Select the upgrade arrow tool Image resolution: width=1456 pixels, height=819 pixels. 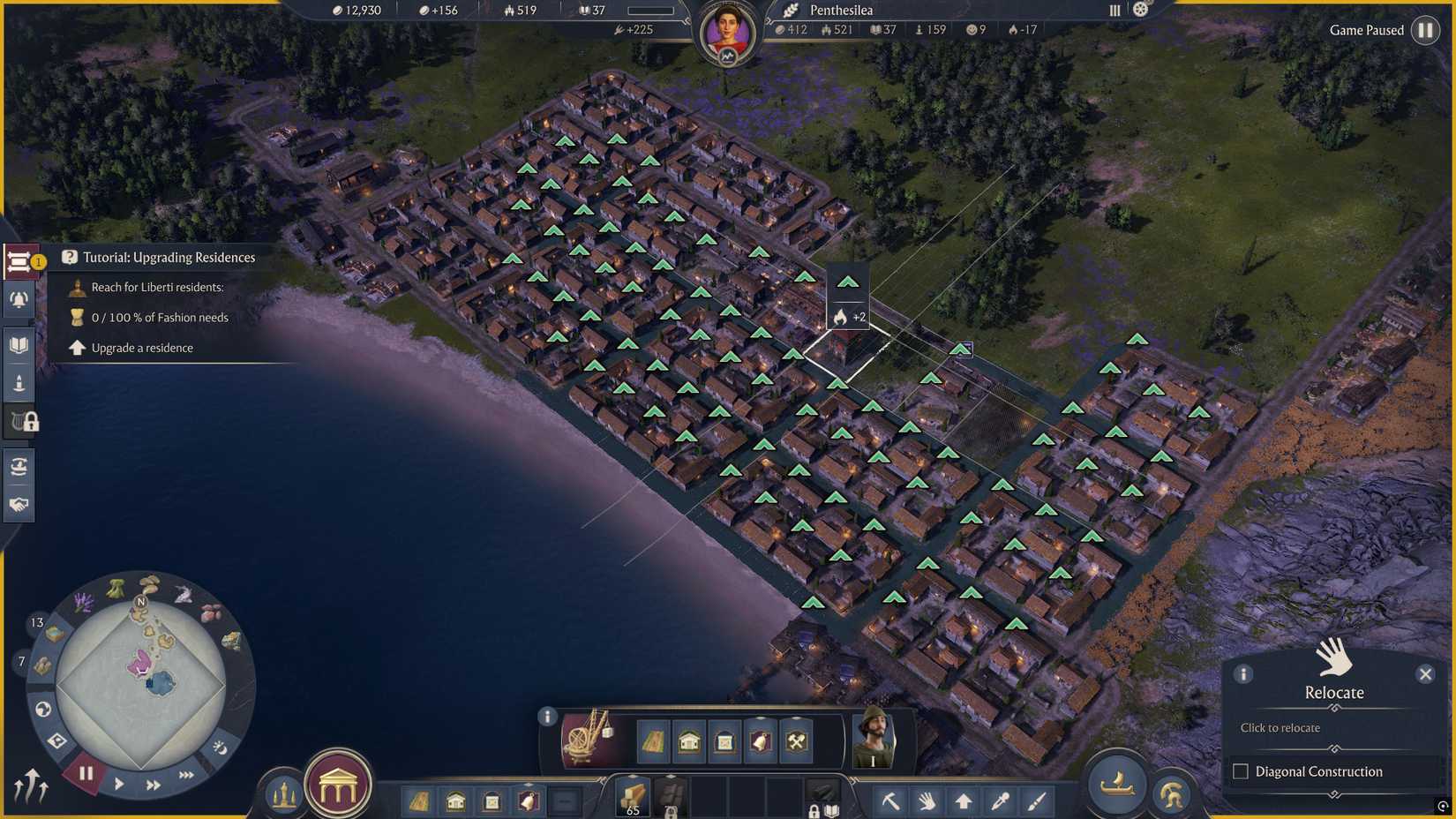[964, 800]
